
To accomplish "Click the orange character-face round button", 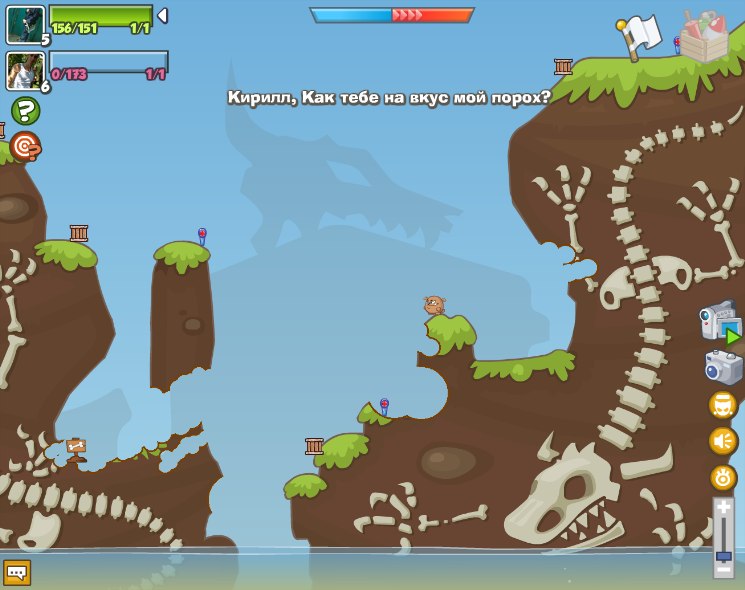I will pyautogui.click(x=723, y=405).
